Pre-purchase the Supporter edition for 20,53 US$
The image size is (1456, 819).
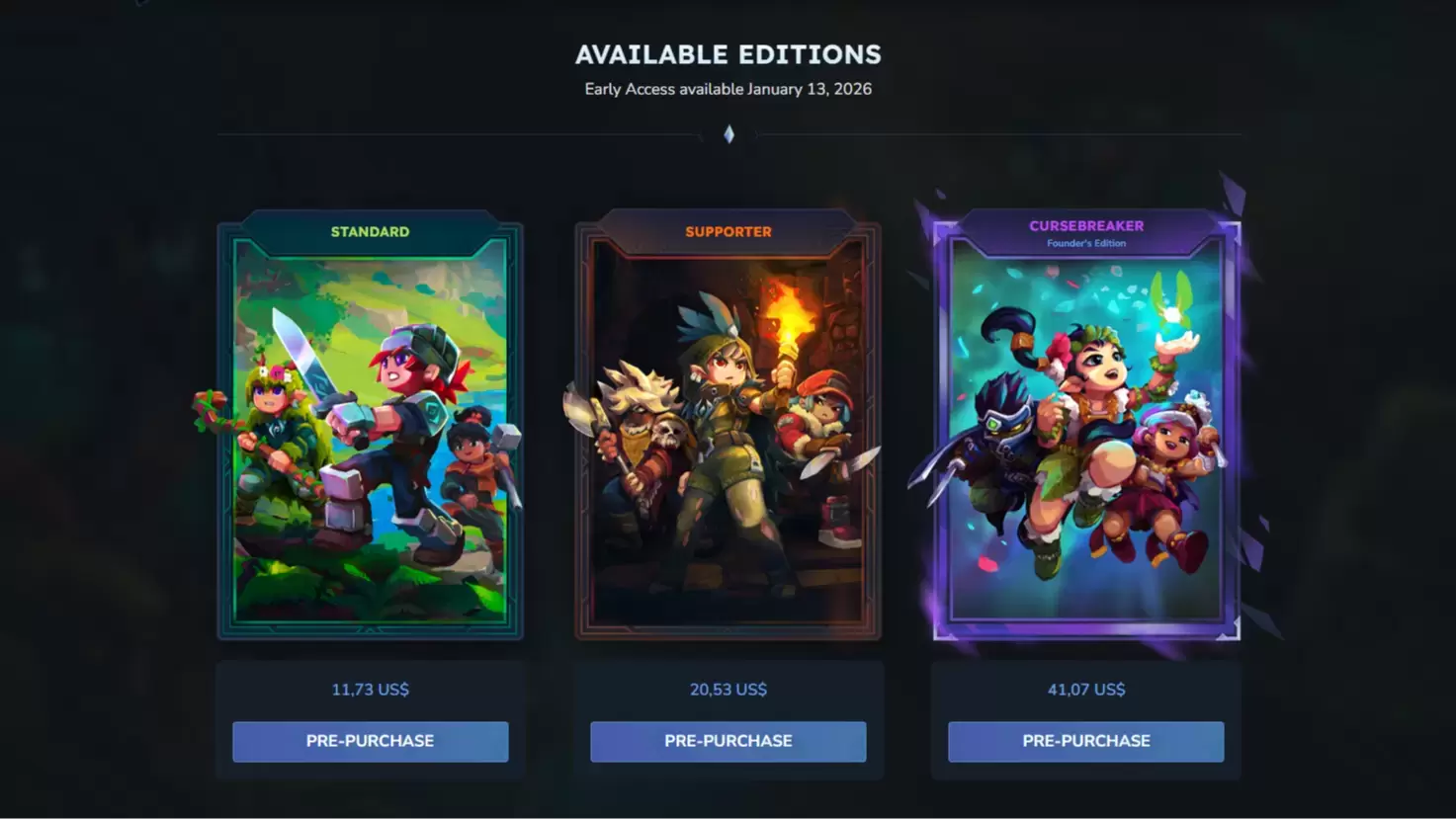(x=728, y=741)
